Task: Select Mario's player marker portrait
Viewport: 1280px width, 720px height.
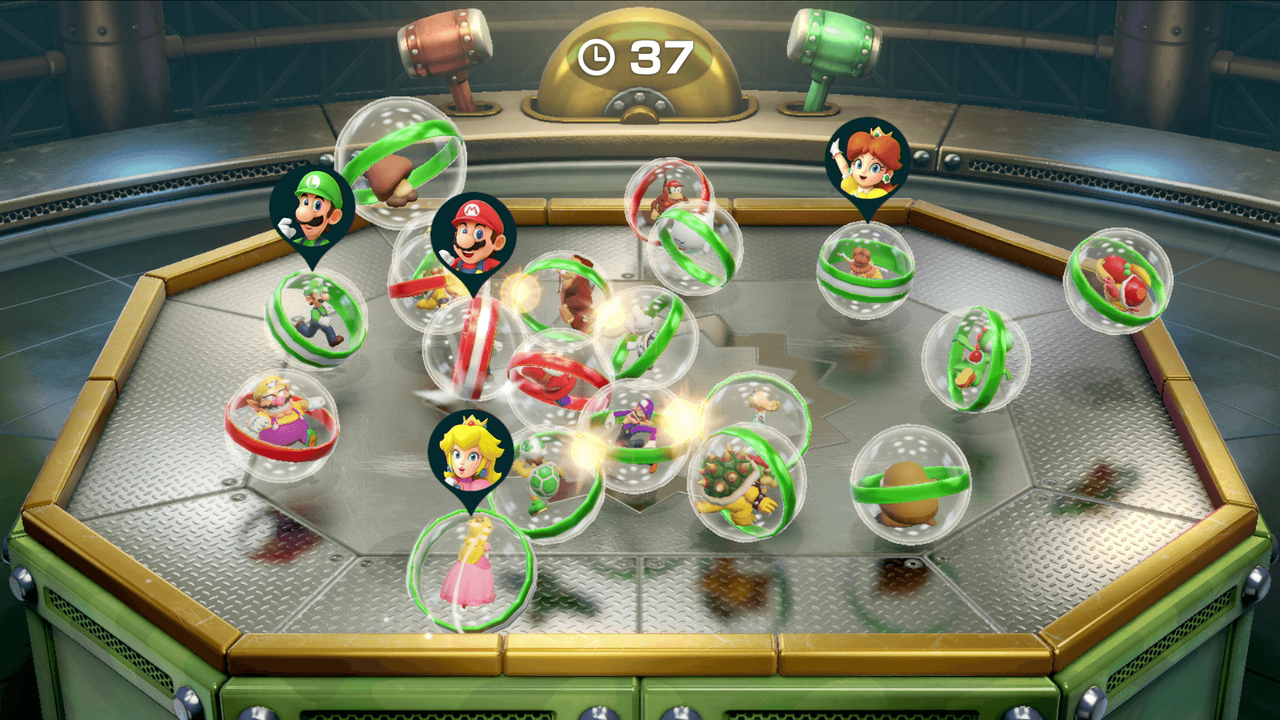Action: pos(473,235)
